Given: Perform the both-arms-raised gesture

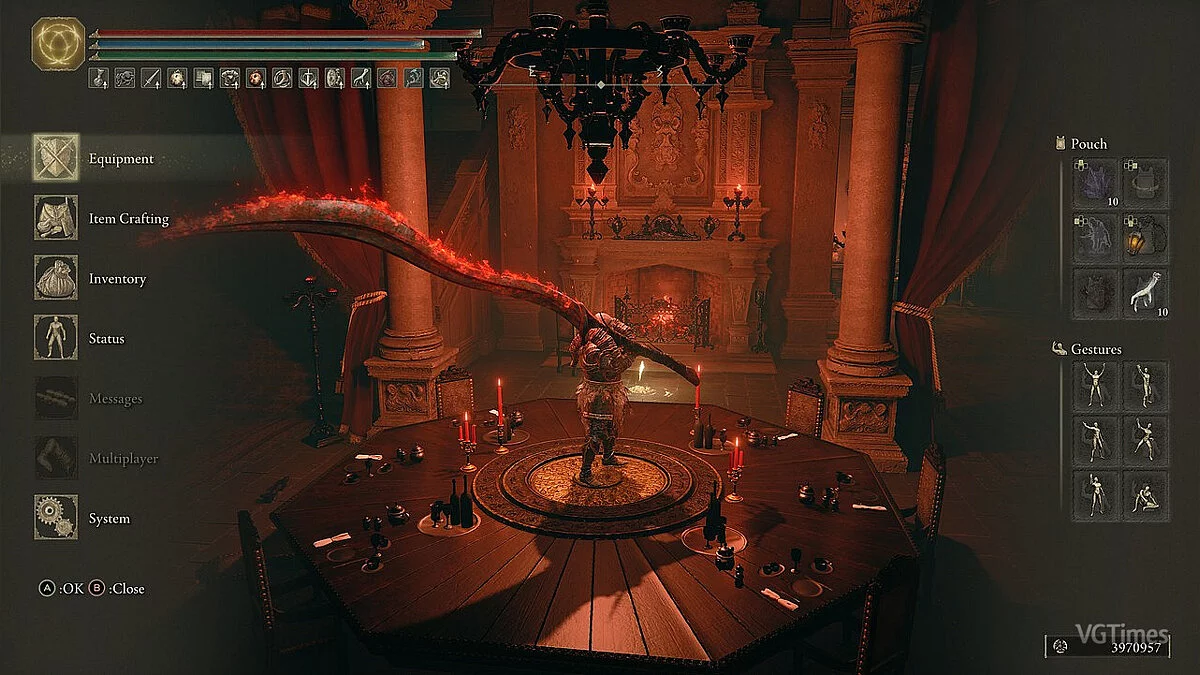Looking at the screenshot, I should pyautogui.click(x=1096, y=385).
